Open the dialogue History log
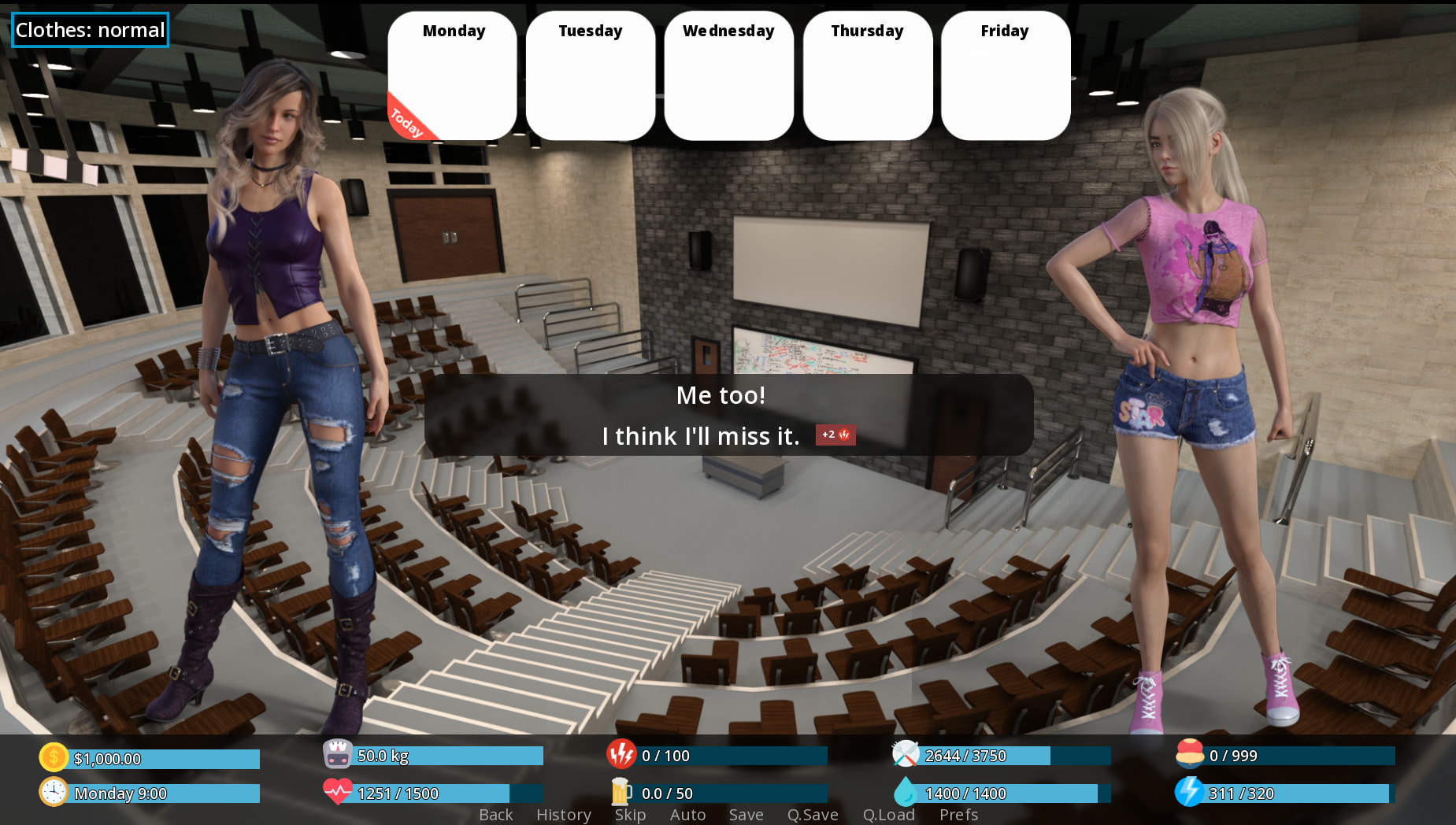 click(x=564, y=815)
